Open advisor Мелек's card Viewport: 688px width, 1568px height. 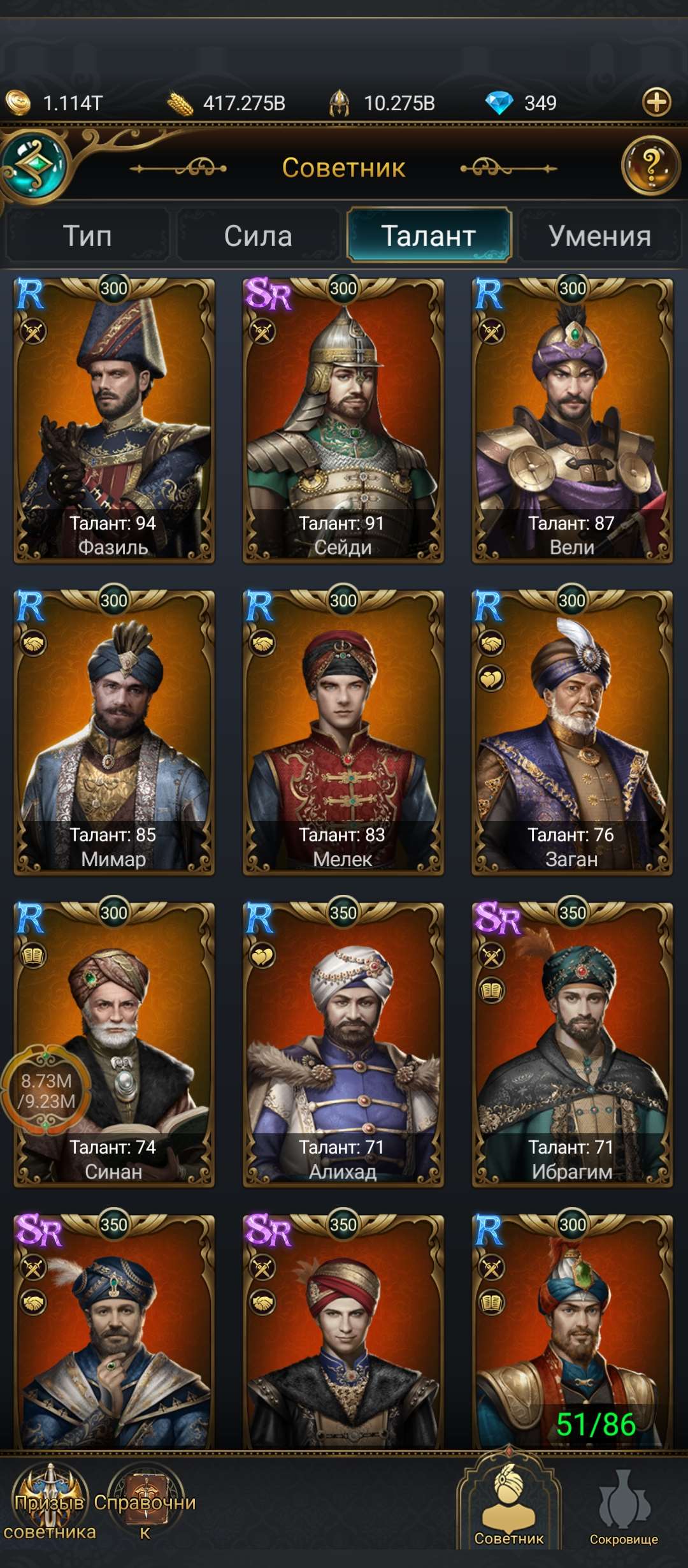point(343,733)
